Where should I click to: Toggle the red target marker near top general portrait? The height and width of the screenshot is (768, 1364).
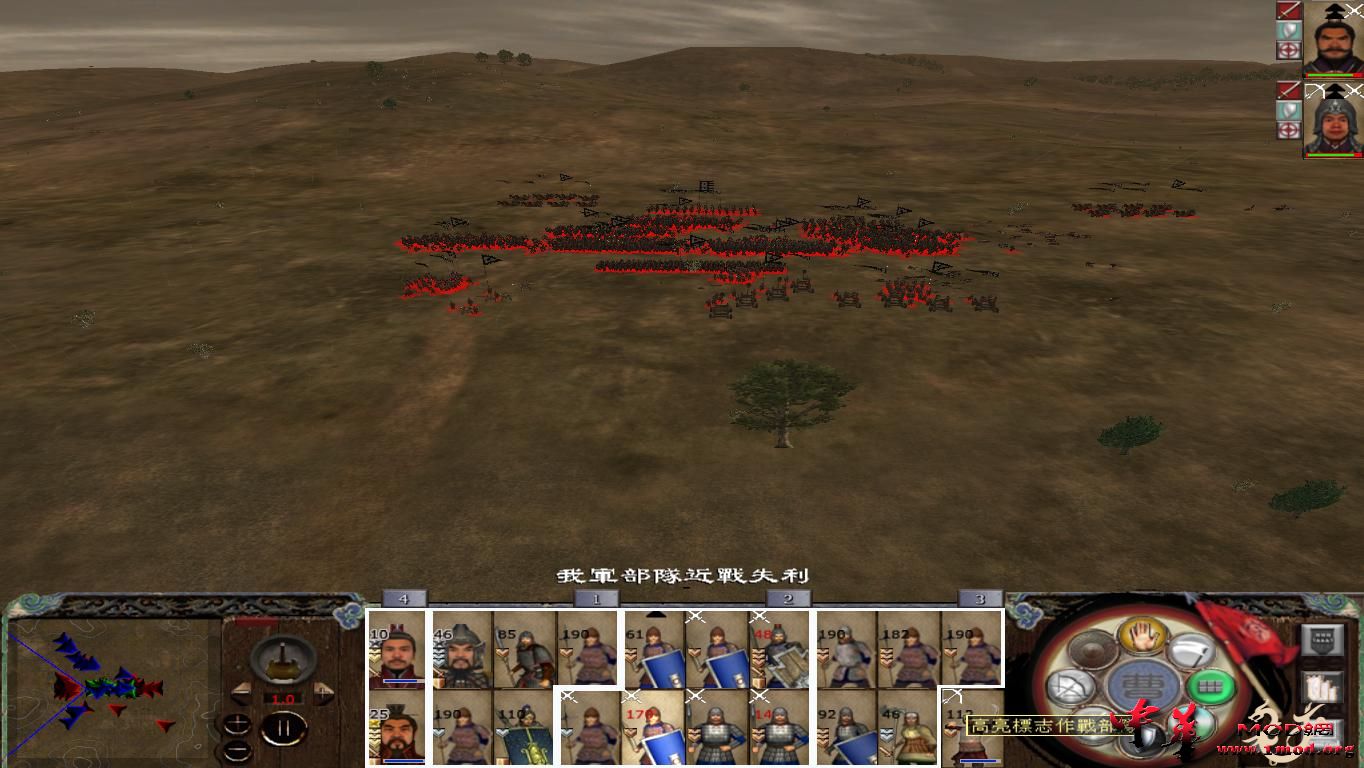click(1289, 50)
